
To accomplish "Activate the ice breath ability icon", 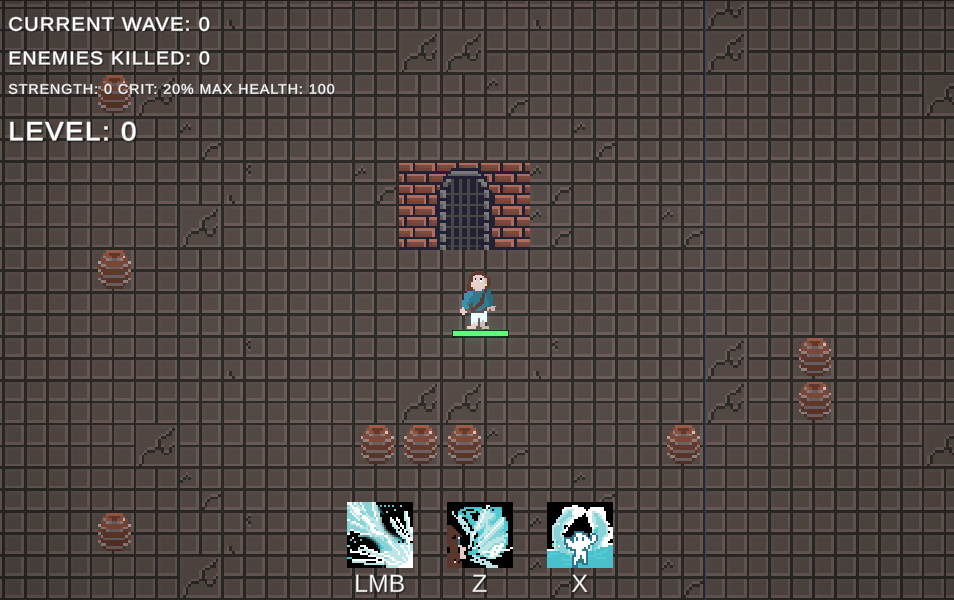I will click(480, 535).
